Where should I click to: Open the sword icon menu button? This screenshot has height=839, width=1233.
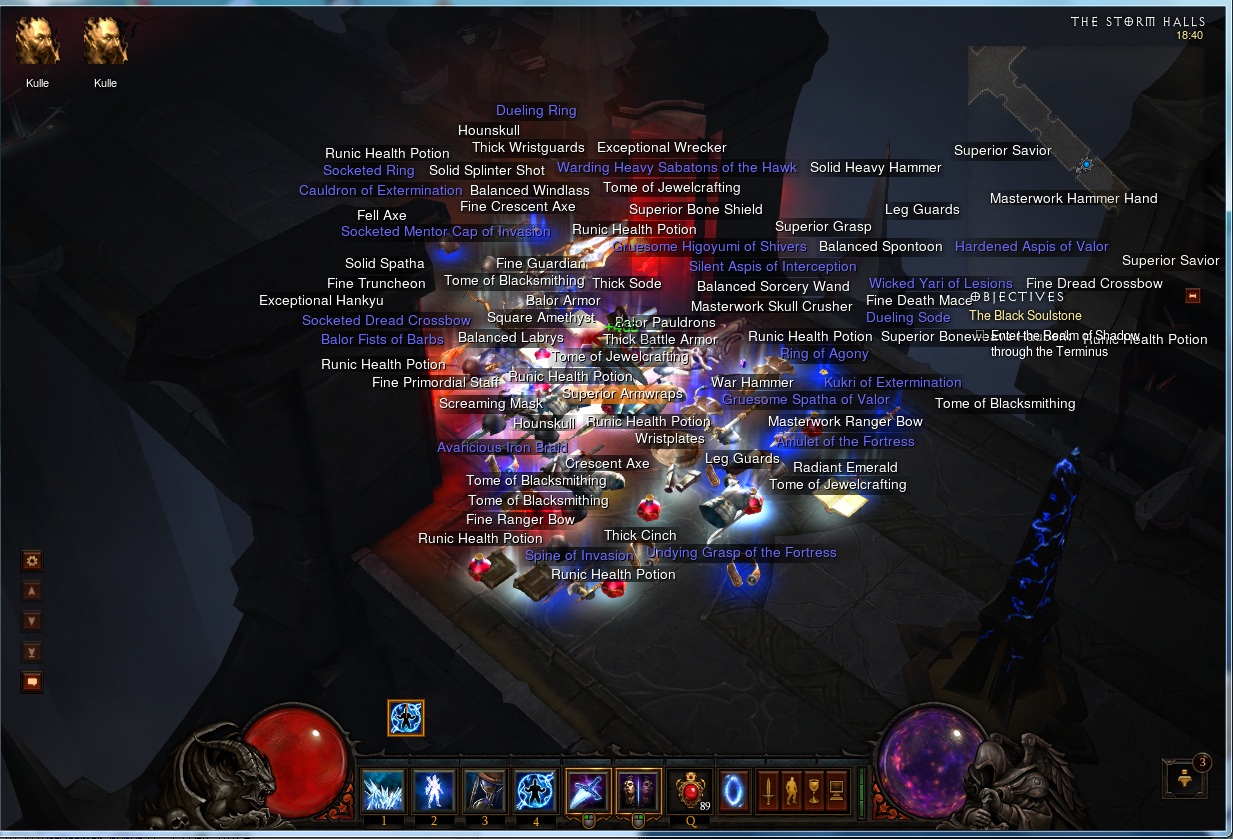point(768,791)
